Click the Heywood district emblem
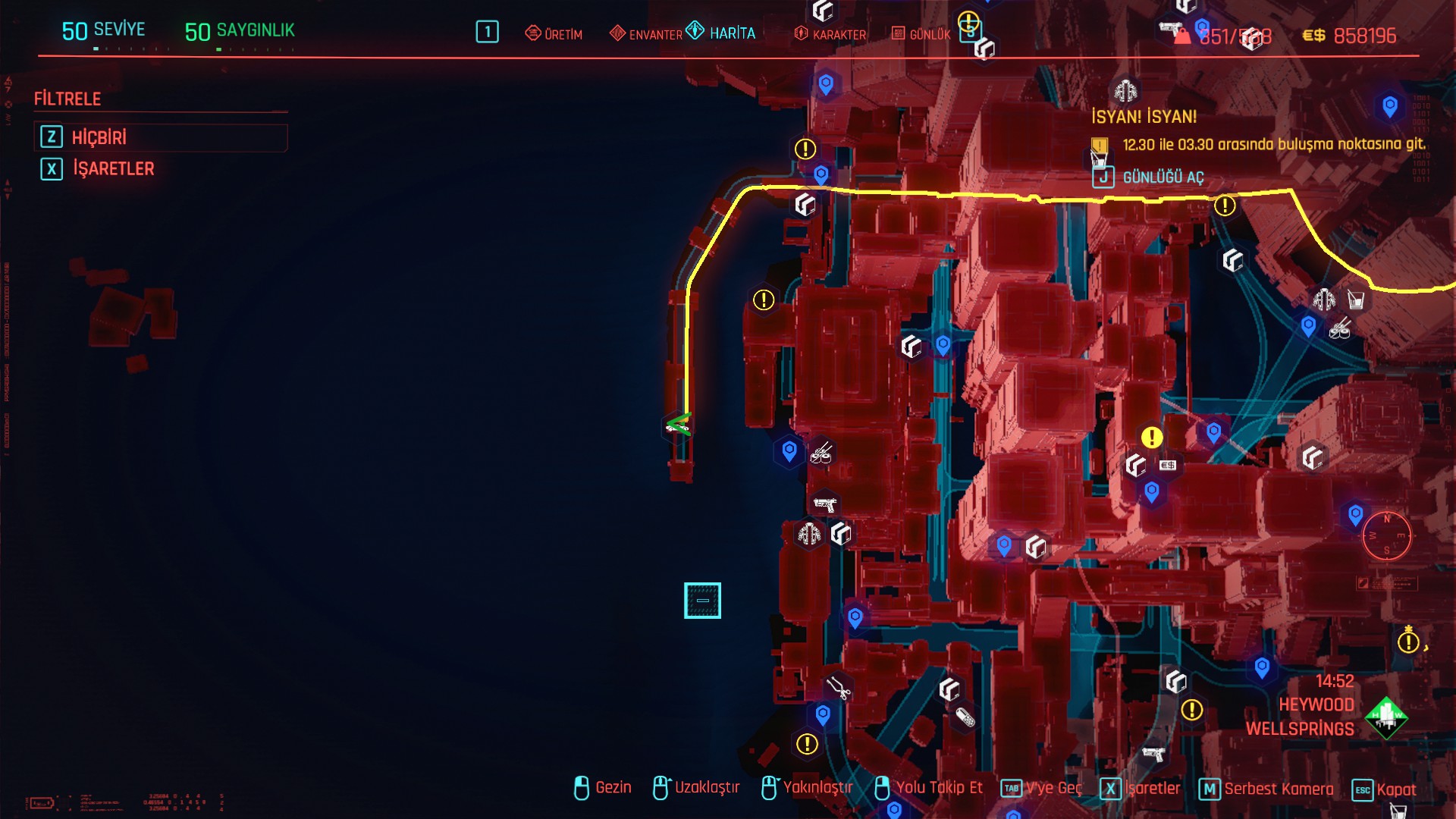This screenshot has width=1456, height=819. click(1386, 717)
